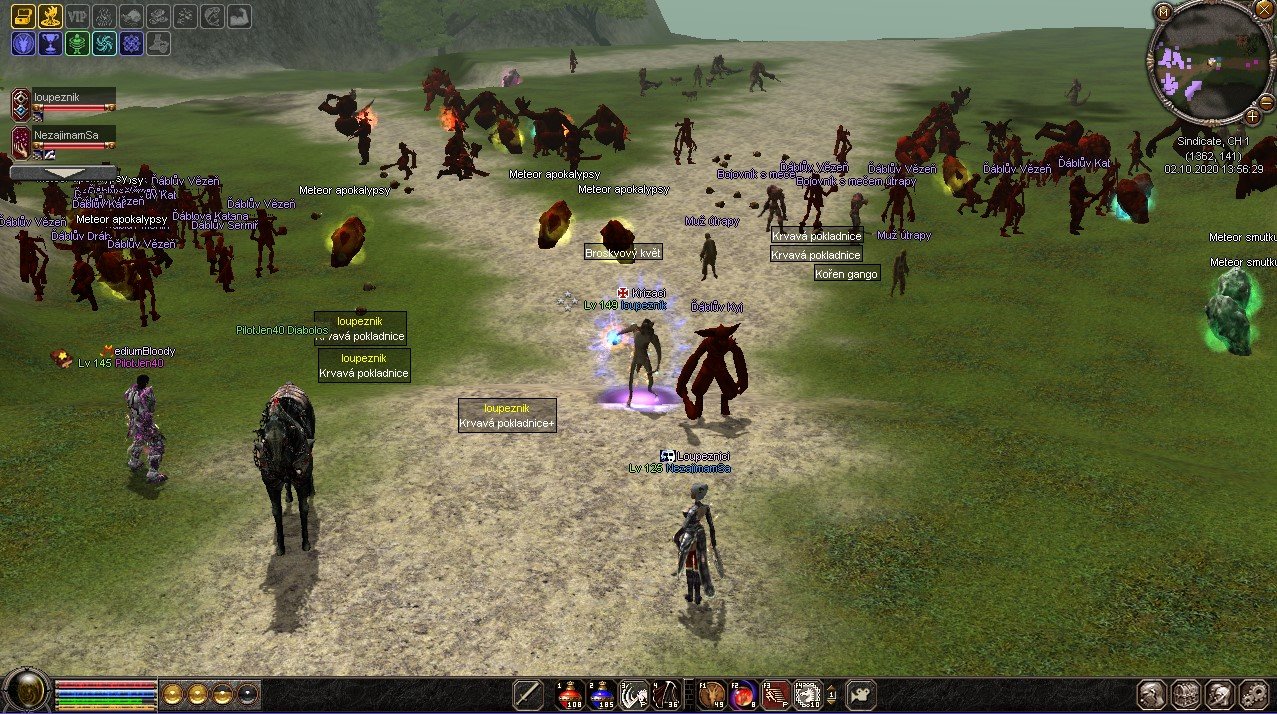Image resolution: width=1277 pixels, height=714 pixels.
Task: Click the circular minimap
Action: pyautogui.click(x=1207, y=63)
